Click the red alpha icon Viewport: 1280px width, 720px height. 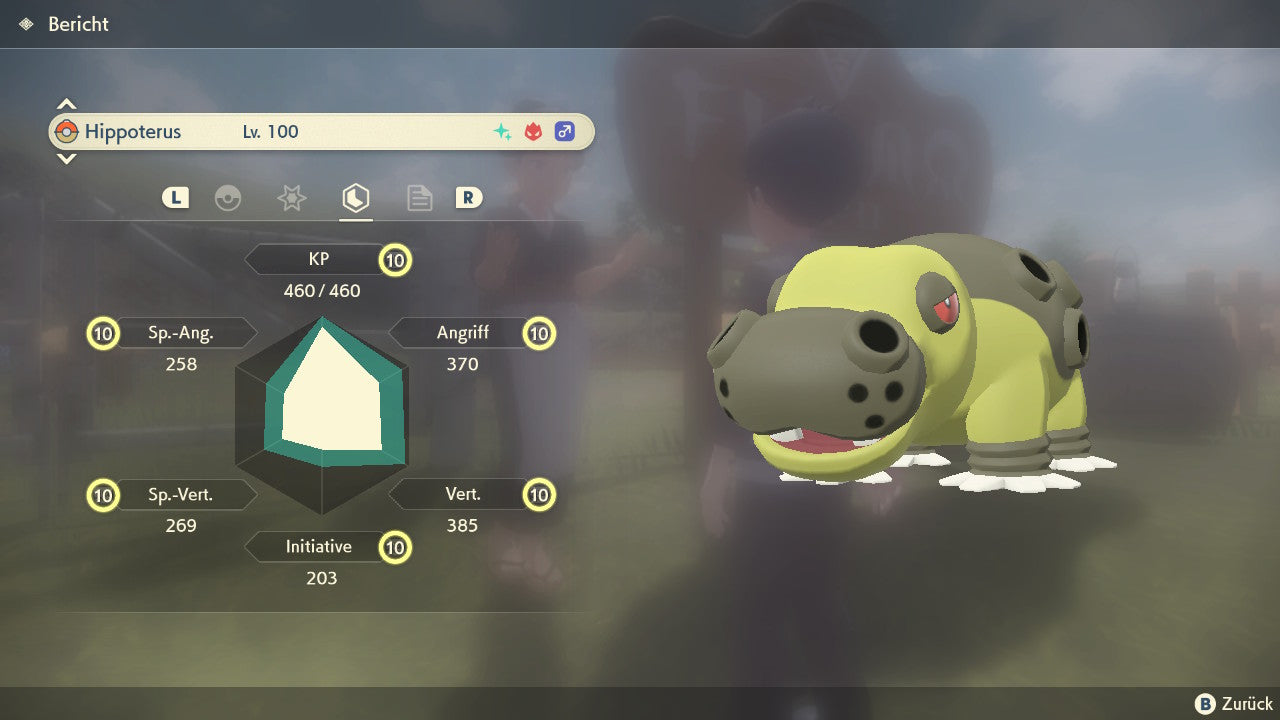tap(533, 132)
